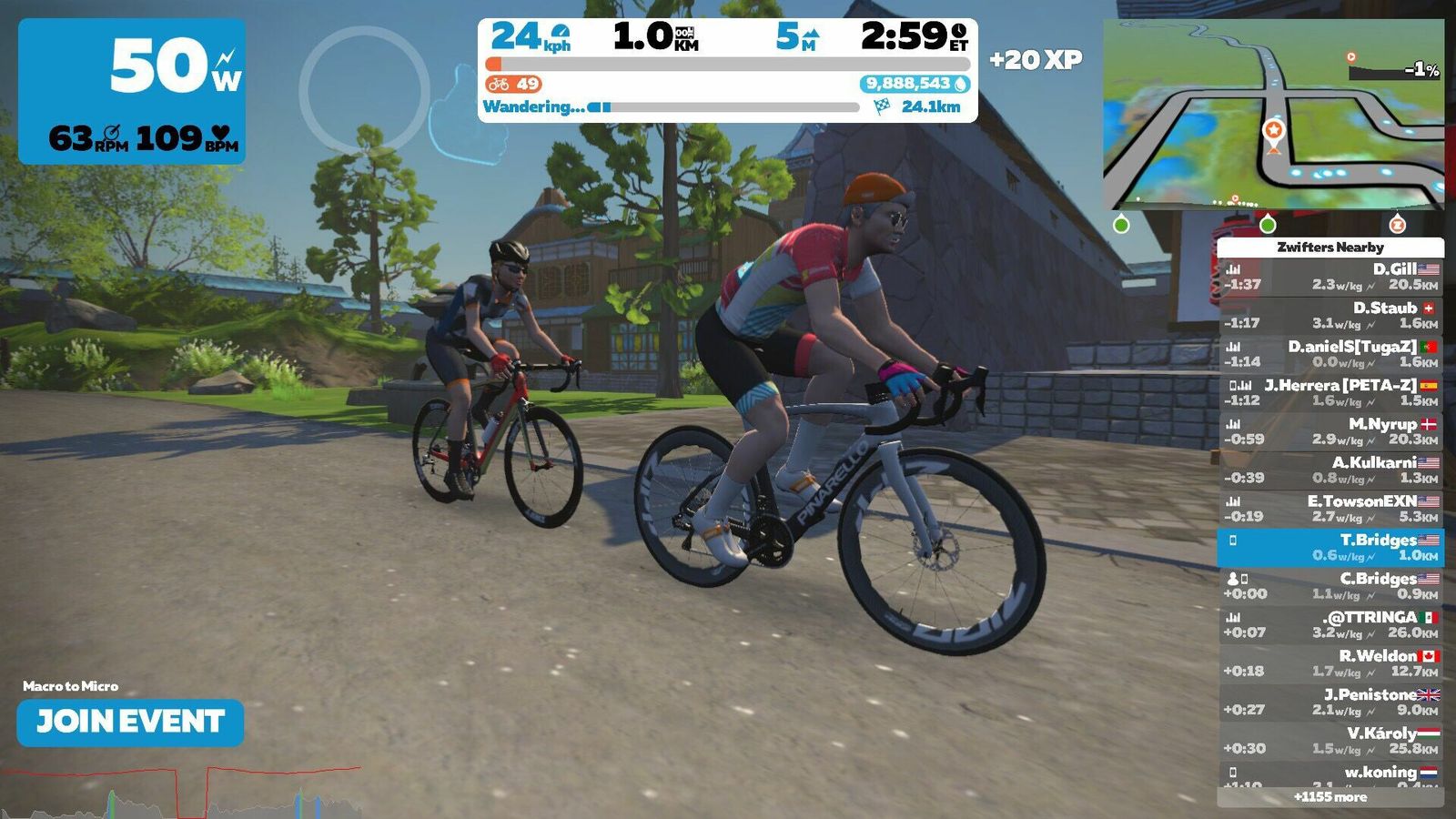Pick V.Károly in the rider list
1456x819 pixels.
(x=1330, y=741)
